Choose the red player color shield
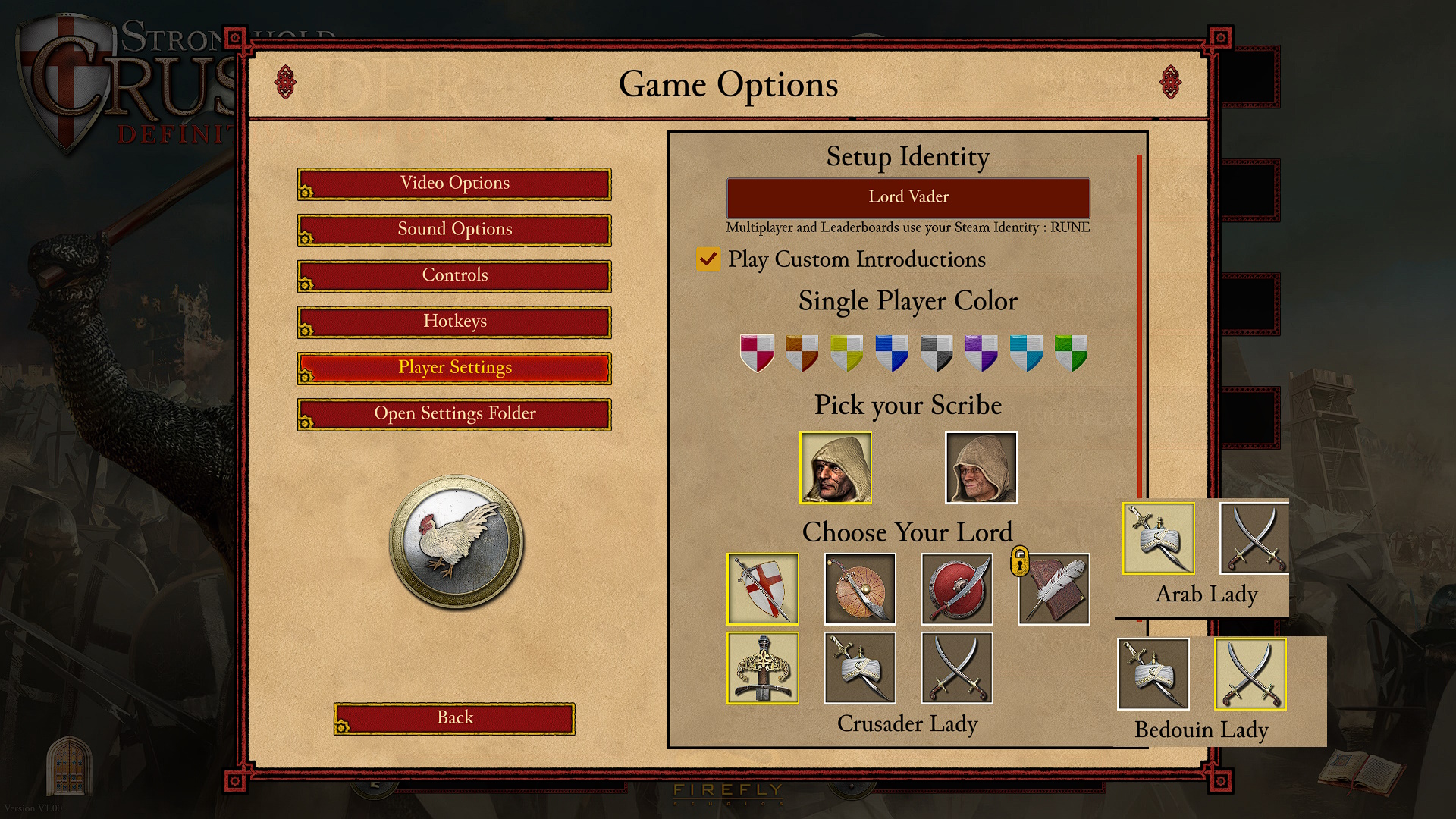This screenshot has width=1456, height=819. pos(757,353)
